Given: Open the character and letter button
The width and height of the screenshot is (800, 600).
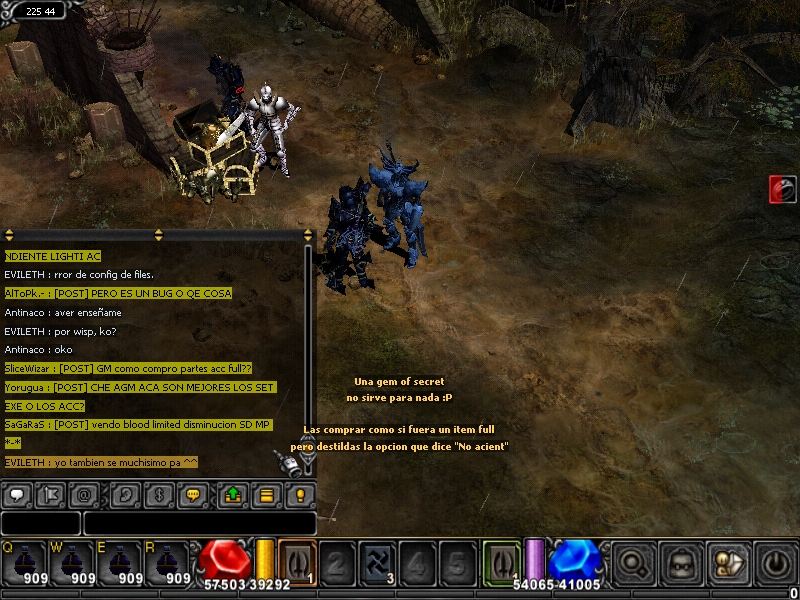Looking at the screenshot, I should pyautogui.click(x=727, y=564).
